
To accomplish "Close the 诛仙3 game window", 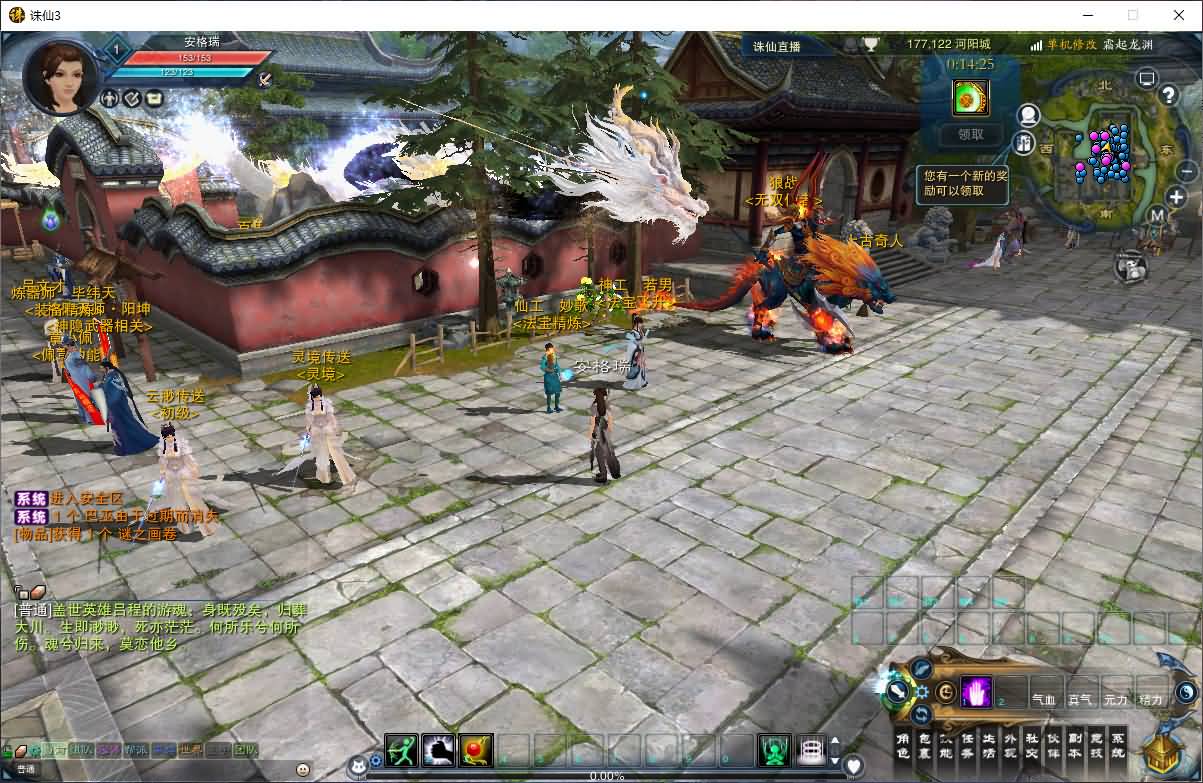I will tap(1178, 15).
